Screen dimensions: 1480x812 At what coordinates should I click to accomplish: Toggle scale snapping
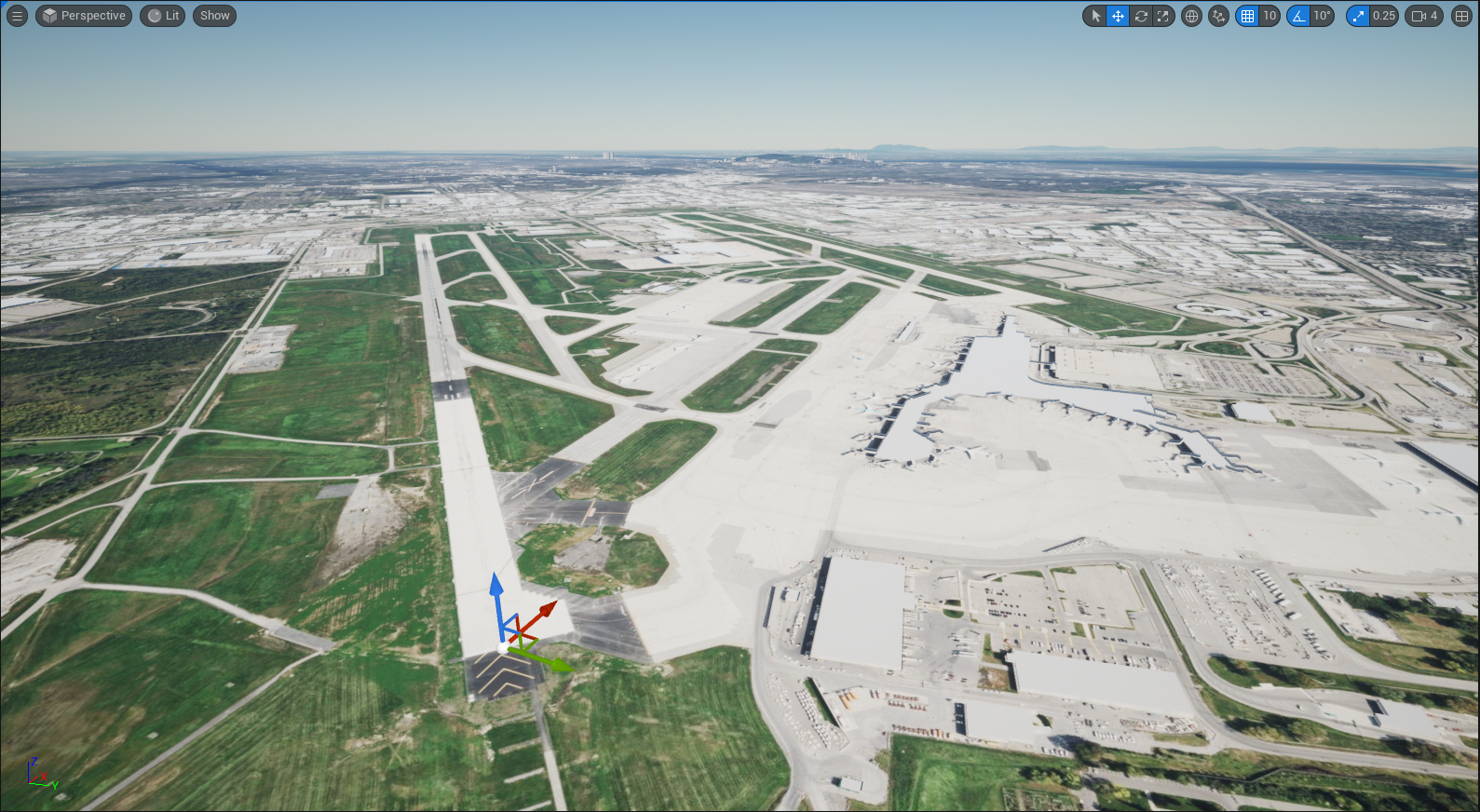coord(1358,16)
